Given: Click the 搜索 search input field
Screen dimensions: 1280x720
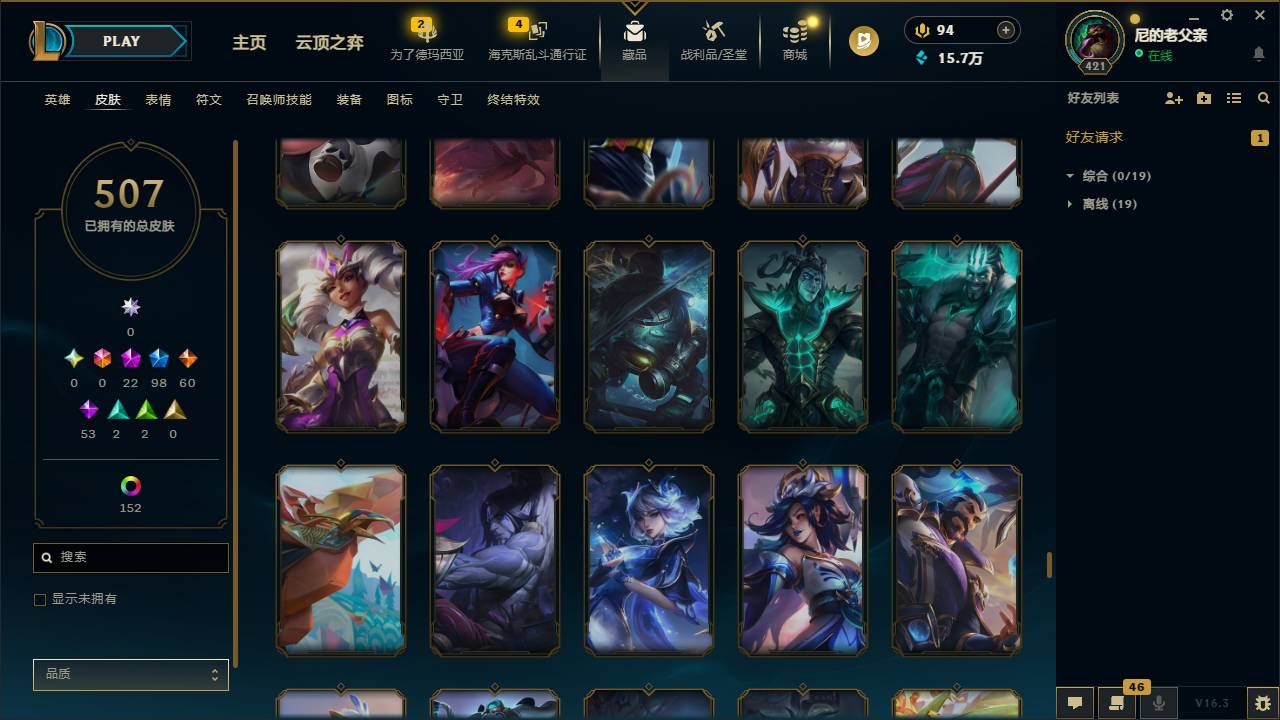Looking at the screenshot, I should tap(130, 557).
